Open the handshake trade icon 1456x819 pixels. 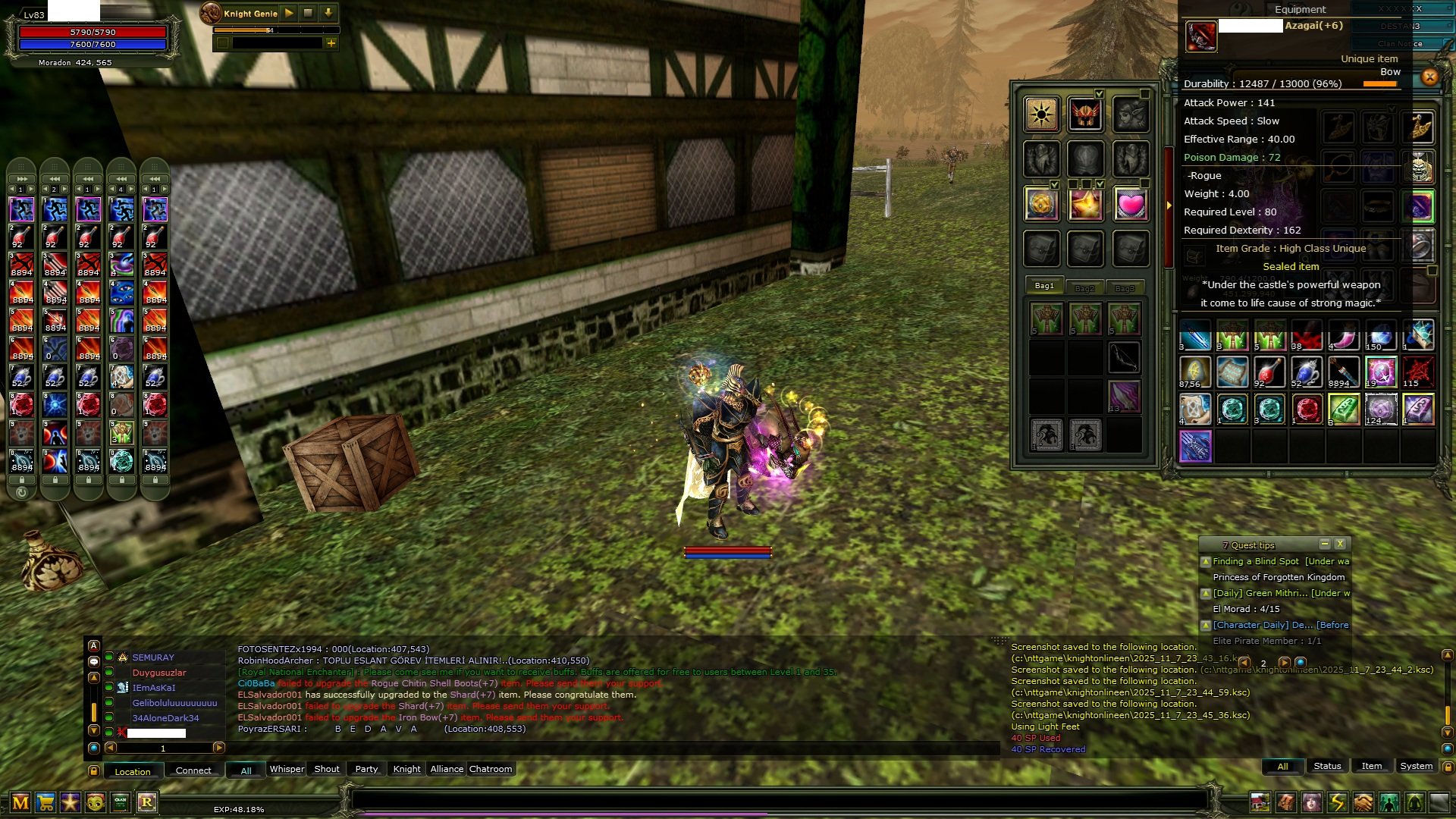pyautogui.click(x=1363, y=802)
